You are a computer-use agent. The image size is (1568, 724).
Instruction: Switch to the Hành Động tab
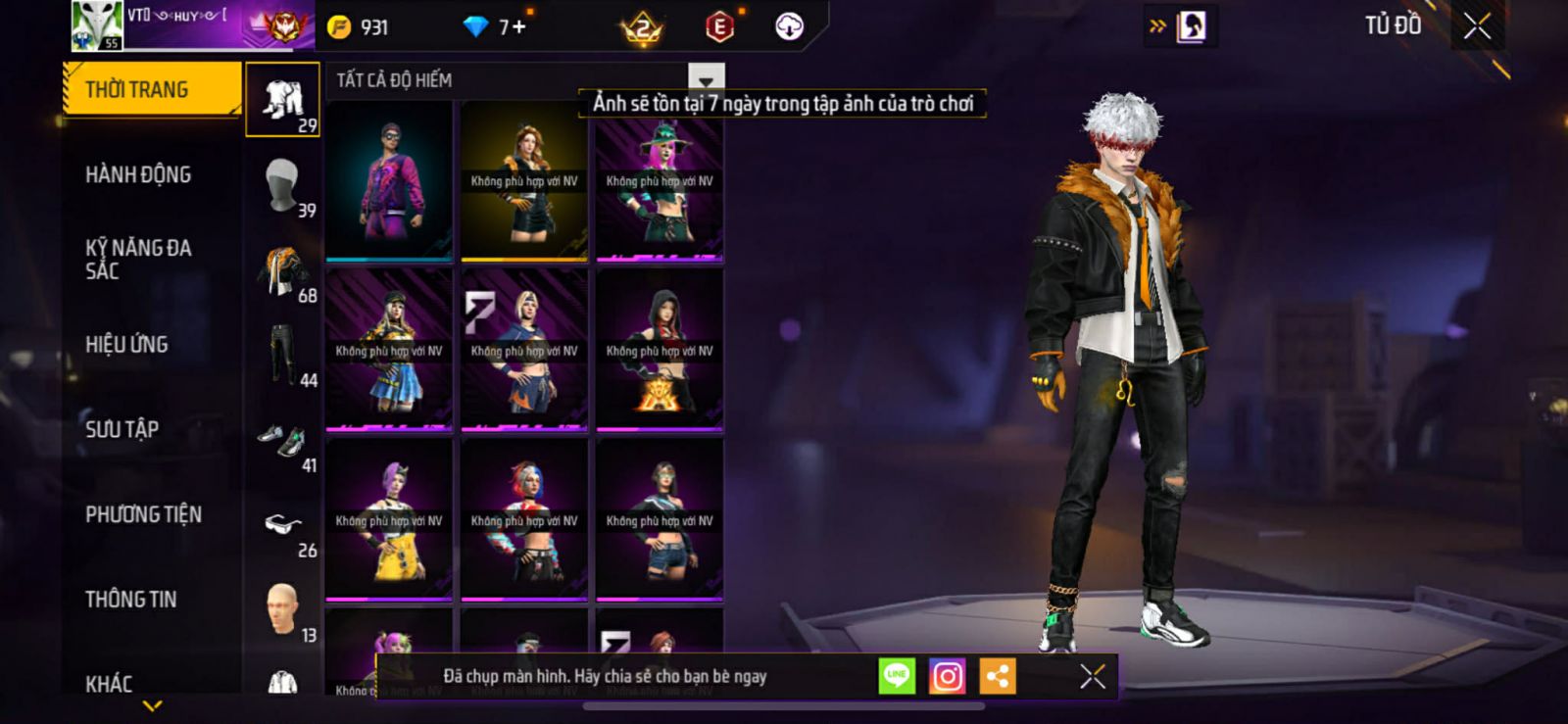coord(138,174)
